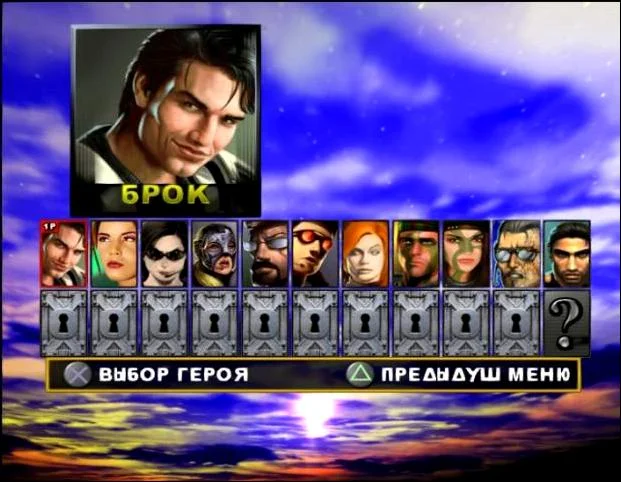Choose the brown-bearded man with tinted glasses

265,254
